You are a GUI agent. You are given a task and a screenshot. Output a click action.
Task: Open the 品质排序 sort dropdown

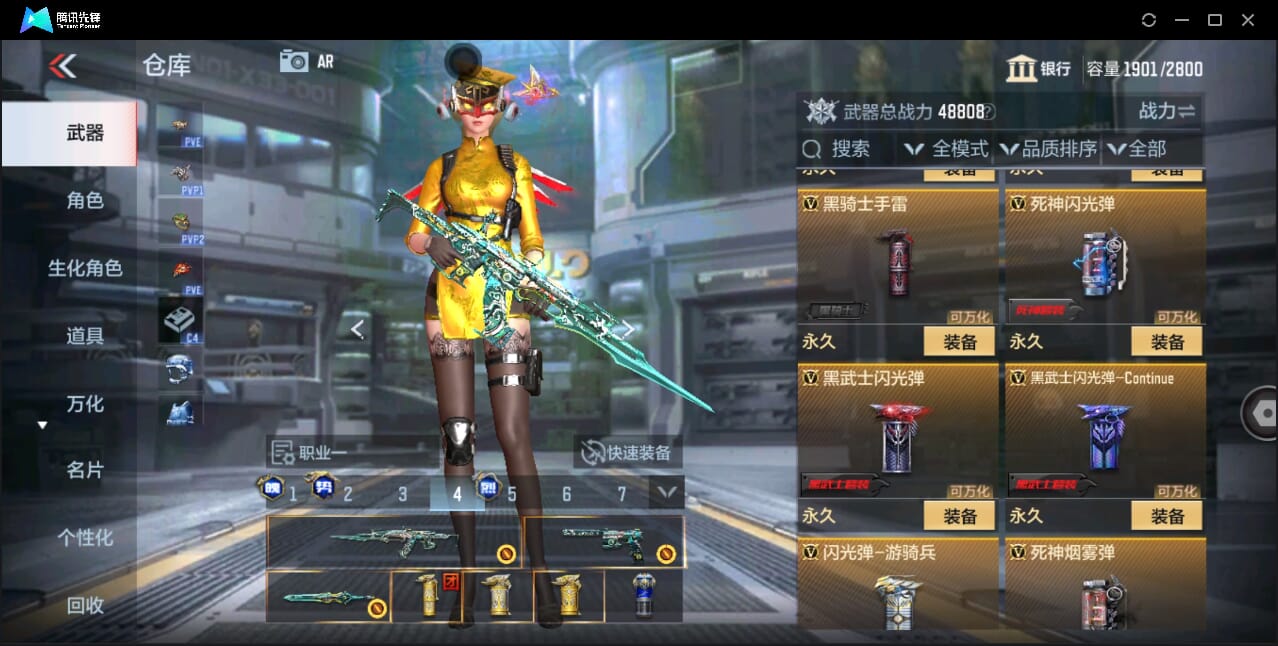click(1049, 149)
